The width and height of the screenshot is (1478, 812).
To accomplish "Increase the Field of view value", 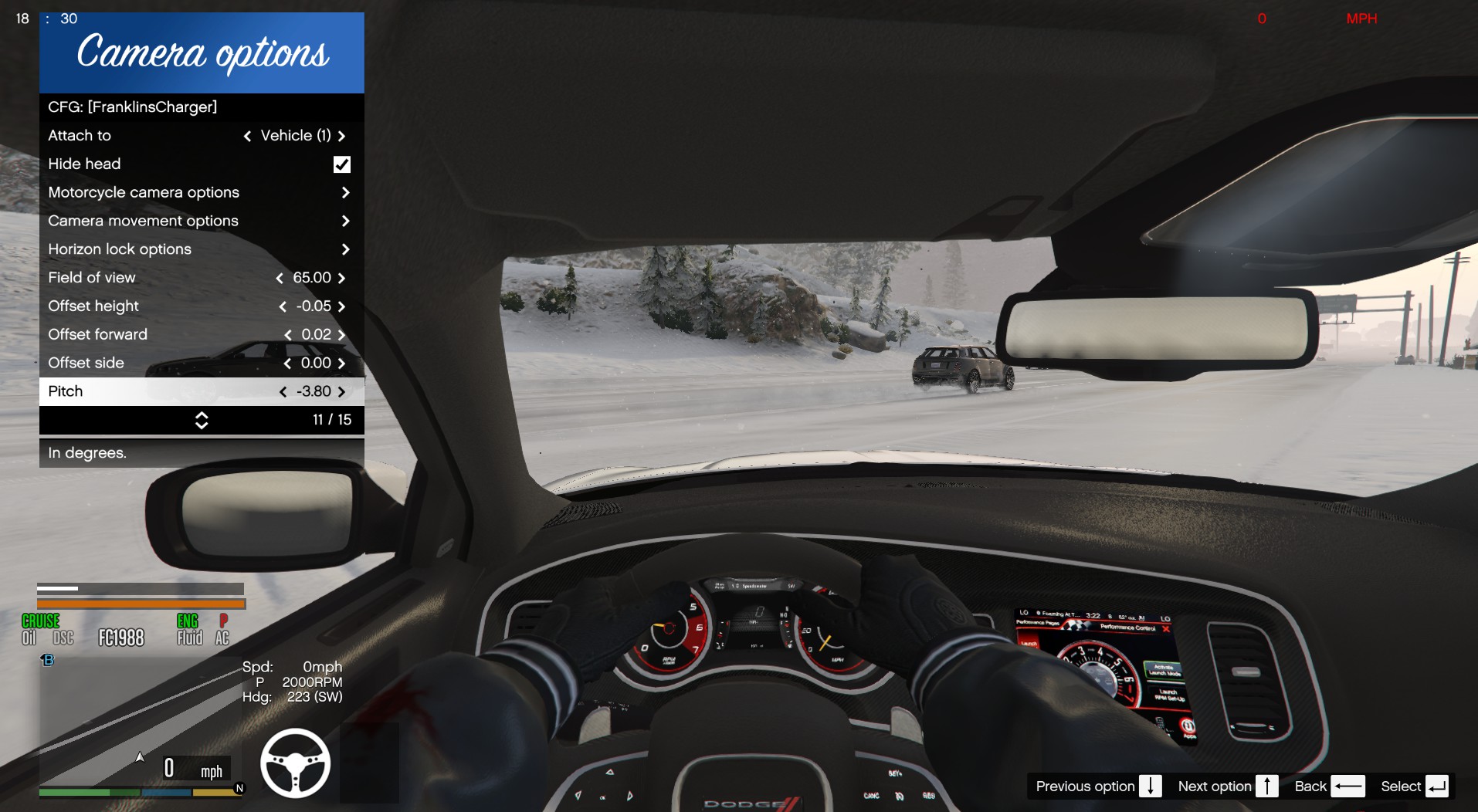I will [x=342, y=278].
